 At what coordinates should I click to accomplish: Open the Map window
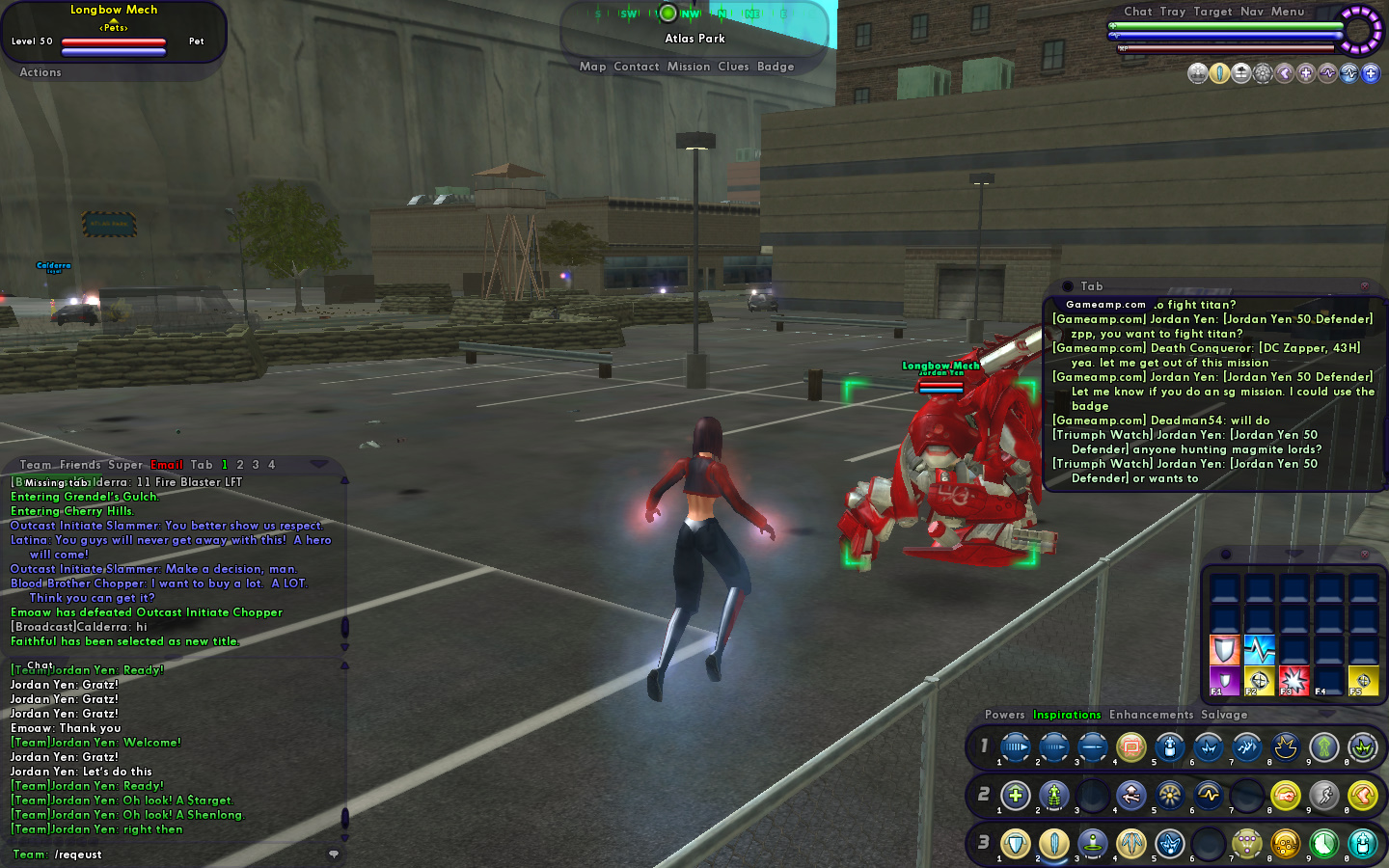(x=592, y=67)
